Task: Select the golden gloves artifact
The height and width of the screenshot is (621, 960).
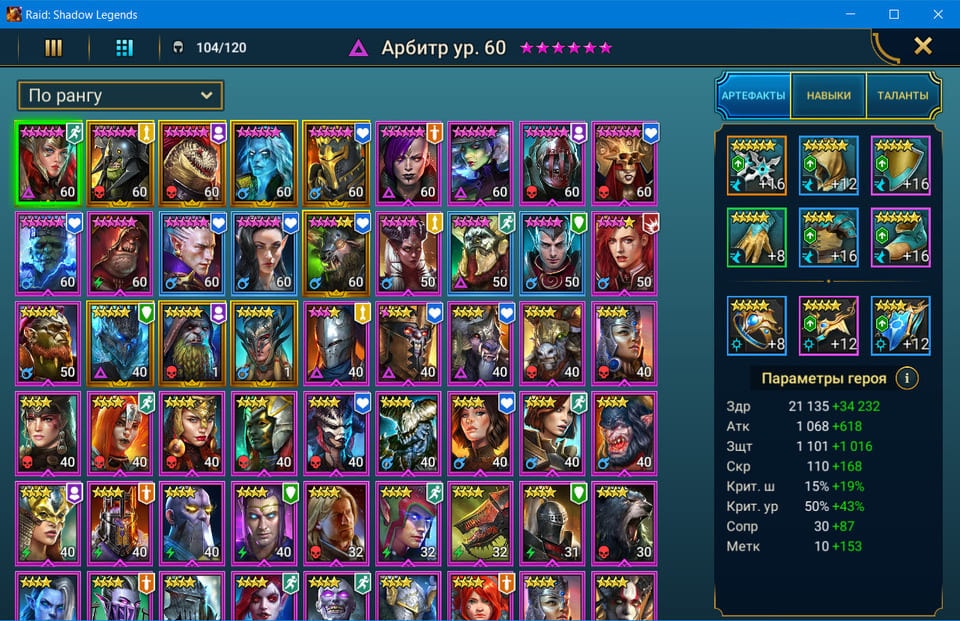Action: (x=756, y=238)
